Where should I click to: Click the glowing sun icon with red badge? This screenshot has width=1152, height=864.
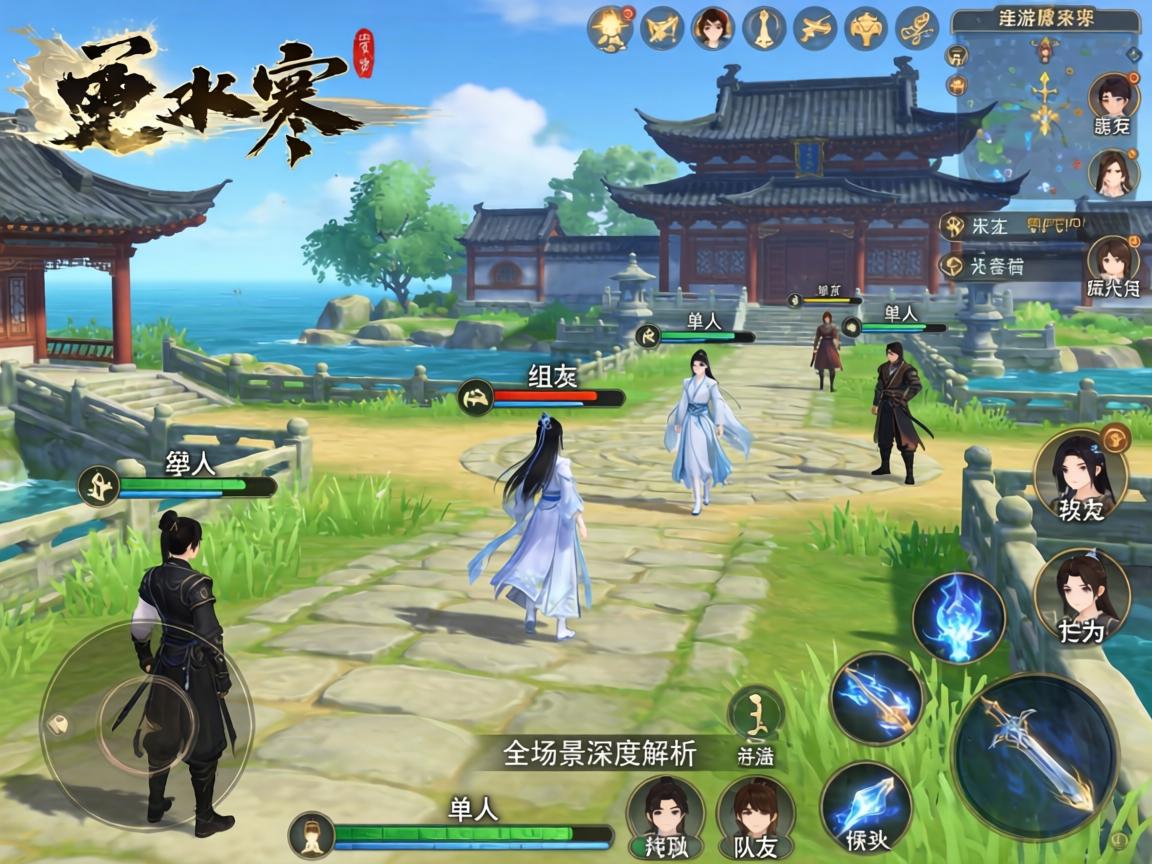[x=611, y=29]
